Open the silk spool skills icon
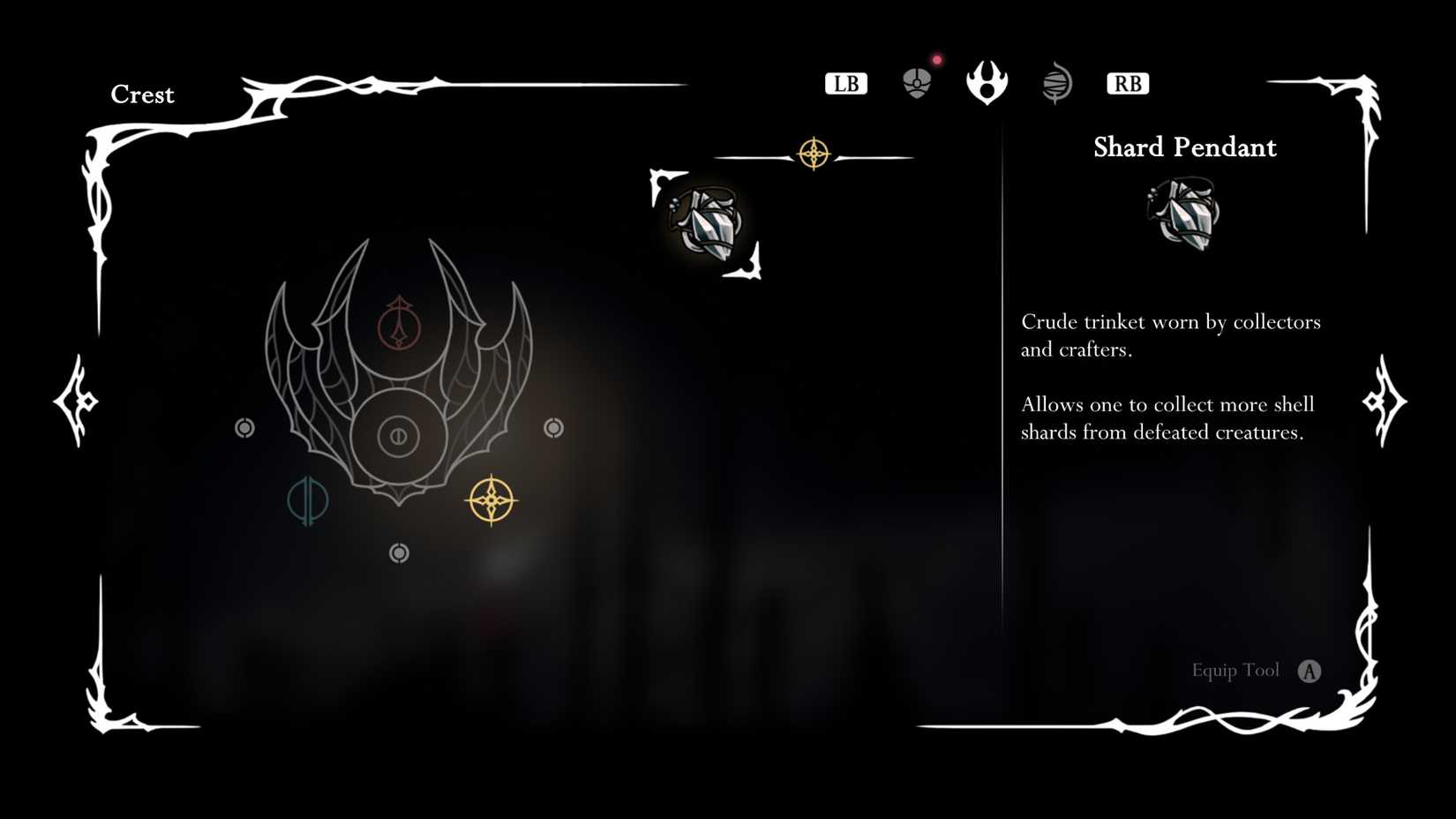1456x819 pixels. click(1056, 83)
